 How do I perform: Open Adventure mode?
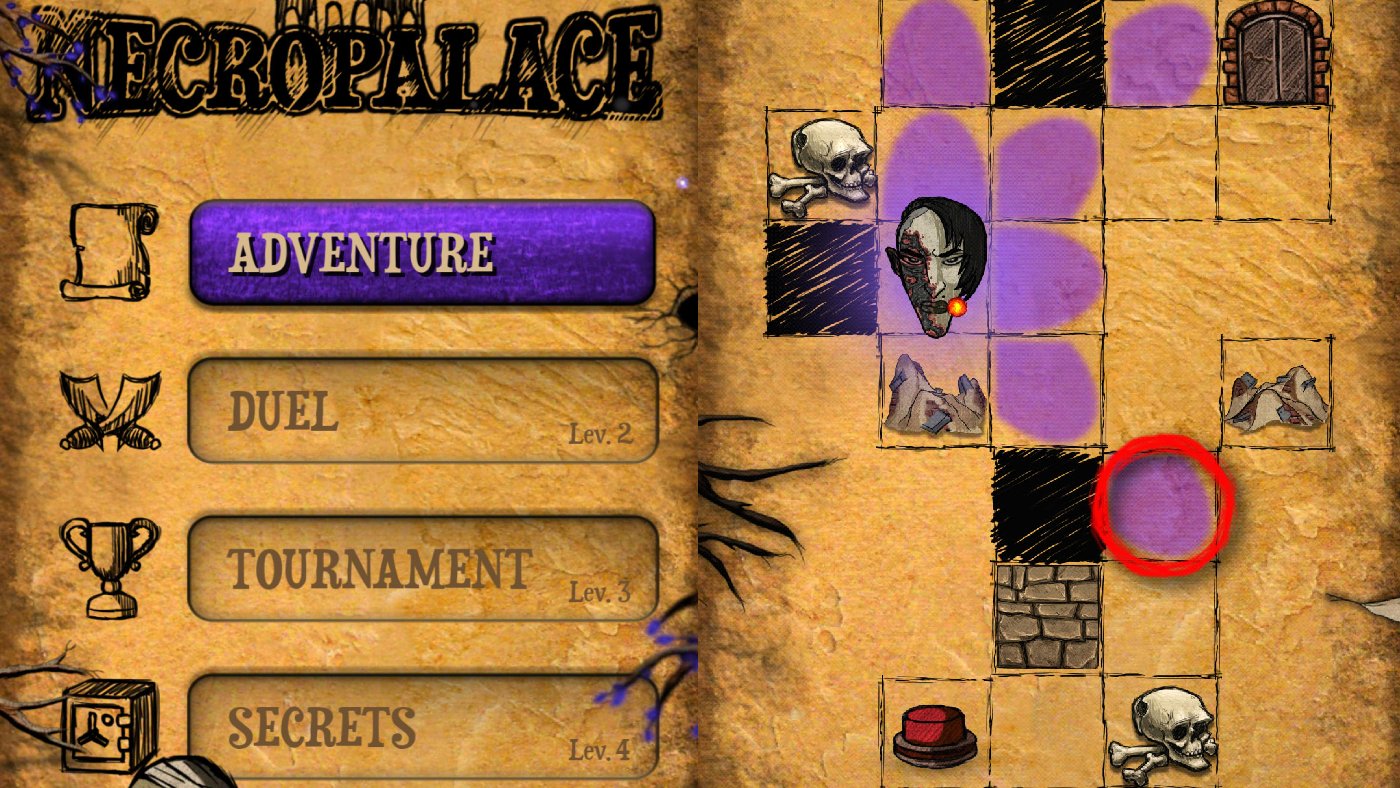tap(425, 250)
